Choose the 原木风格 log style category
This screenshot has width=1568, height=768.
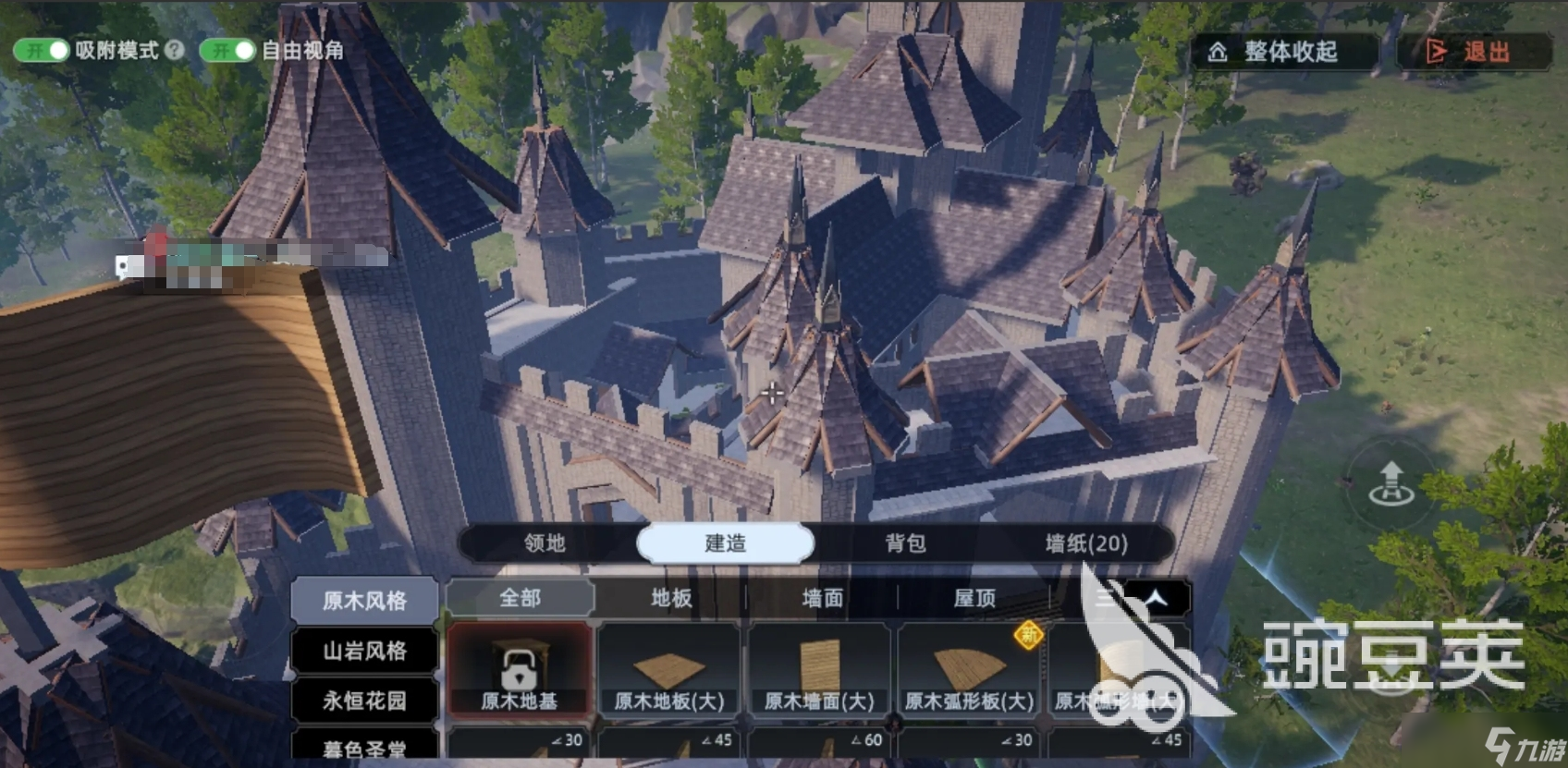(x=364, y=601)
